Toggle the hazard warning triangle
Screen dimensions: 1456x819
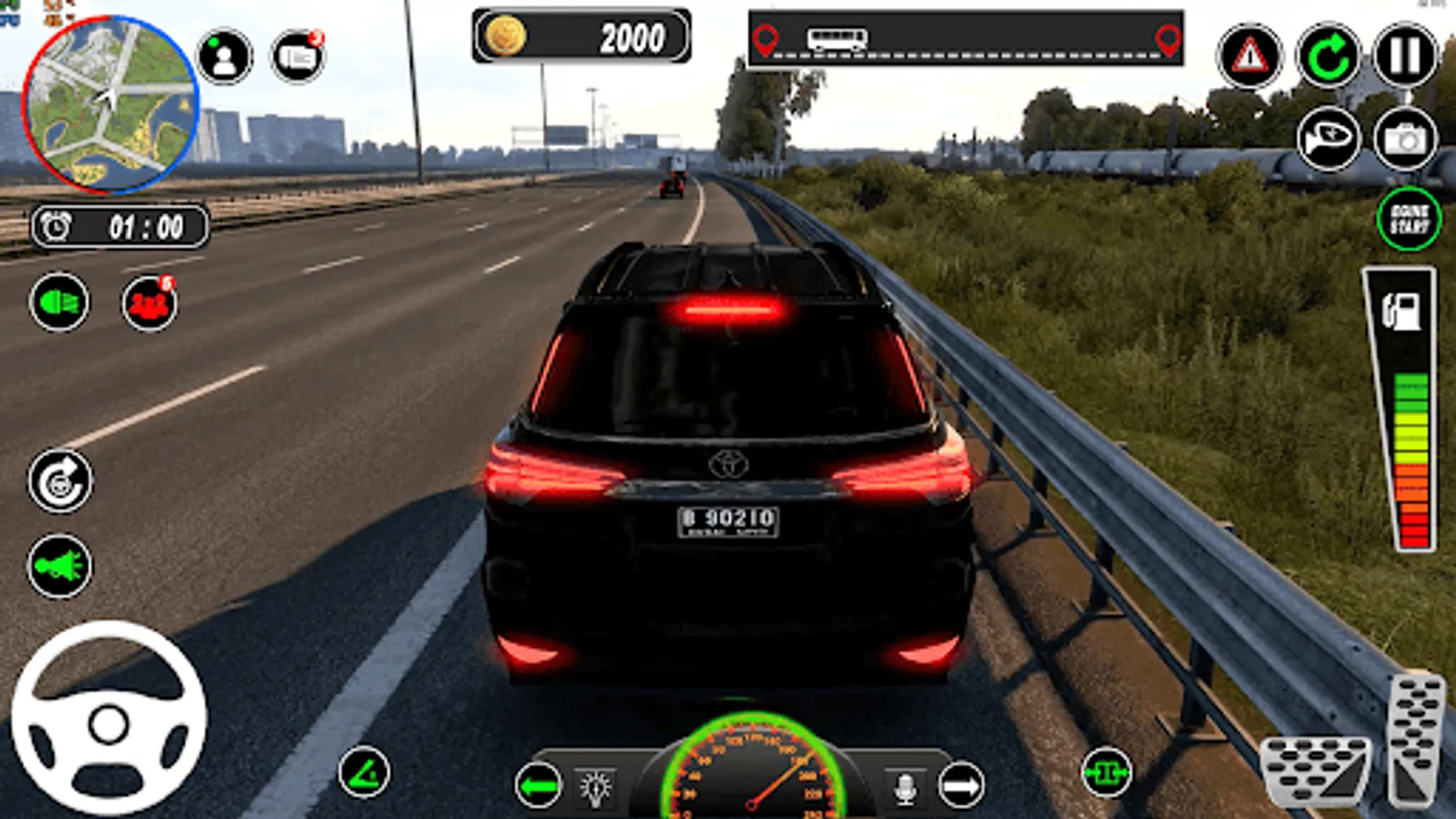point(1249,57)
